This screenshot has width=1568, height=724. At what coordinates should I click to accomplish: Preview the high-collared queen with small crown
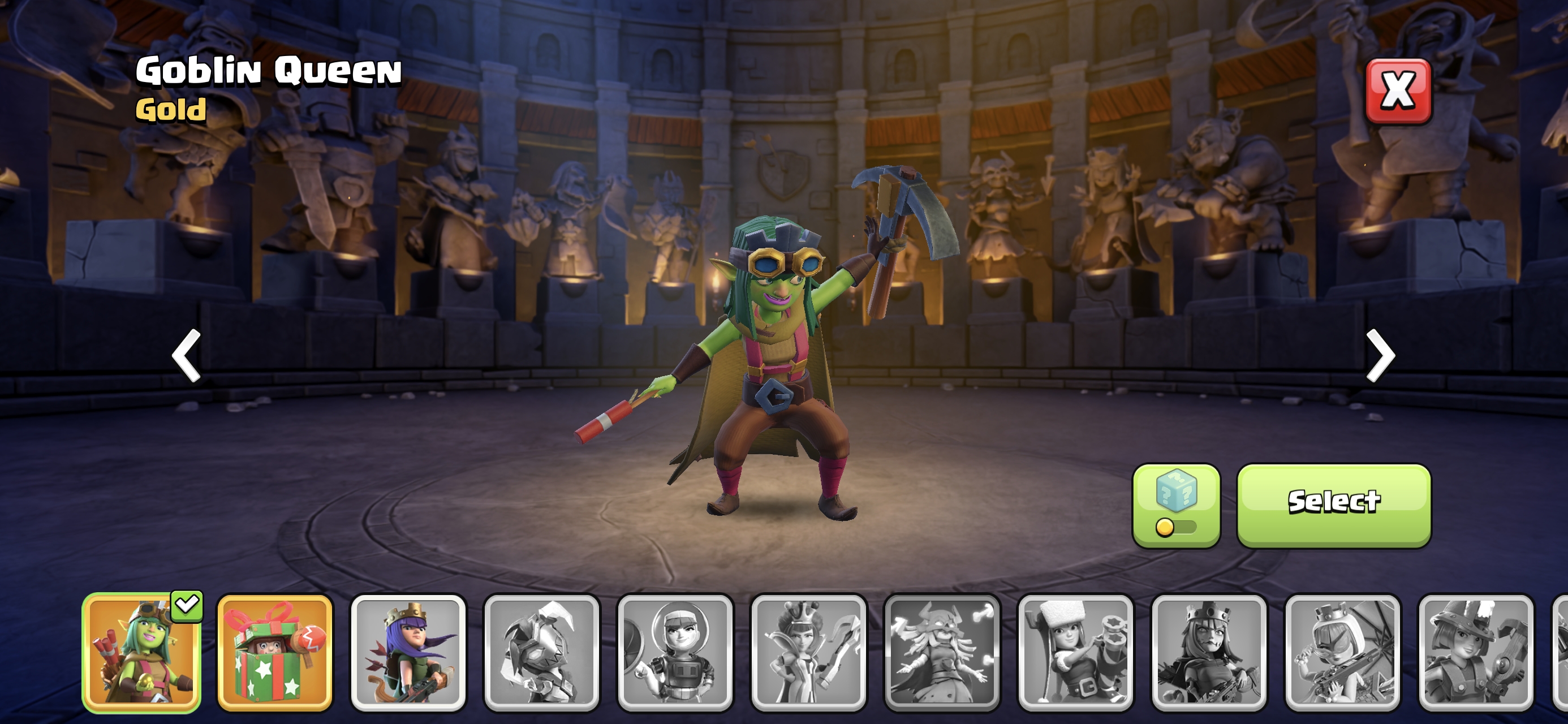pyautogui.click(x=808, y=652)
